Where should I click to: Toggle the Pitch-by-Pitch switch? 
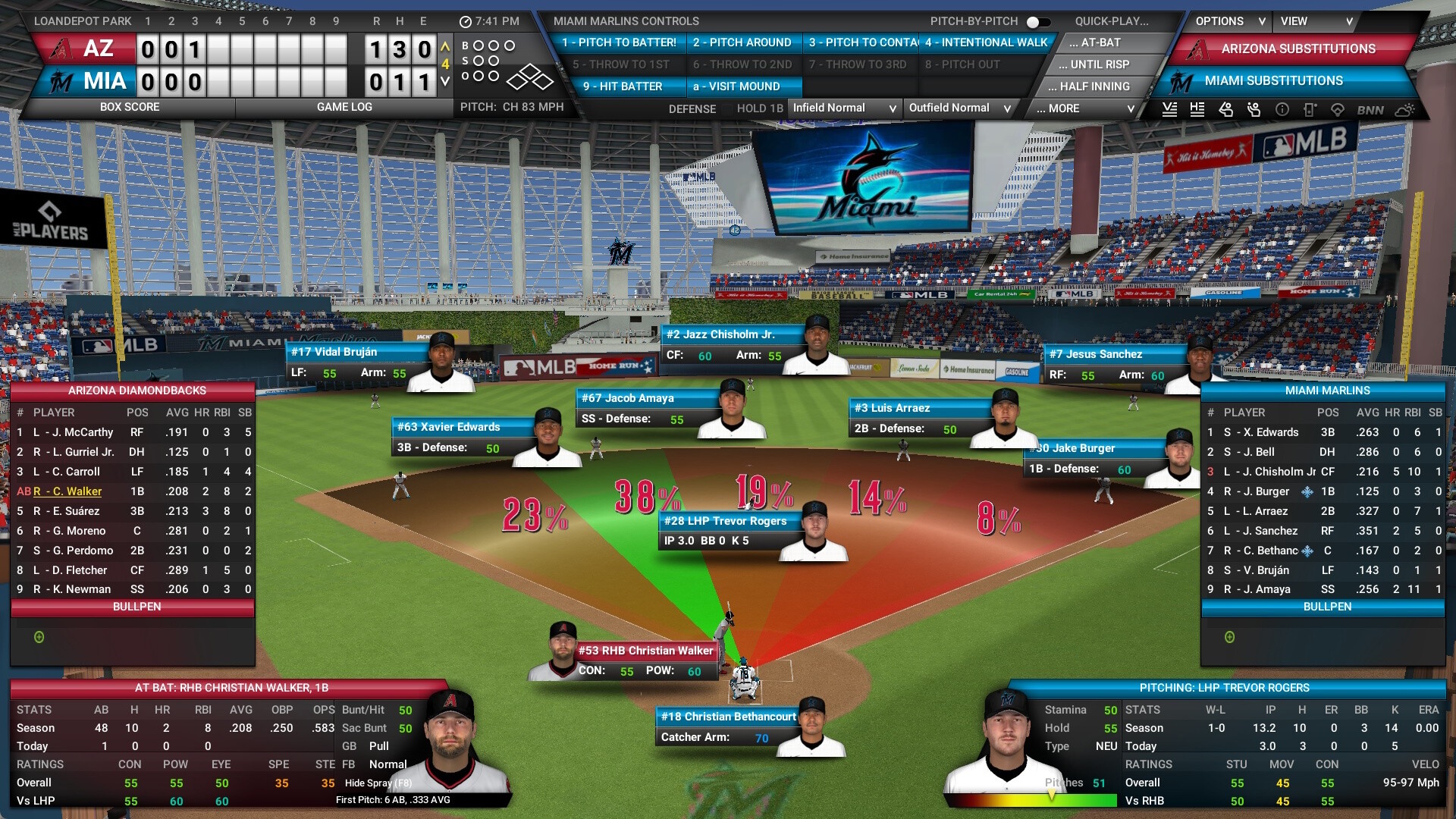coord(1038,22)
